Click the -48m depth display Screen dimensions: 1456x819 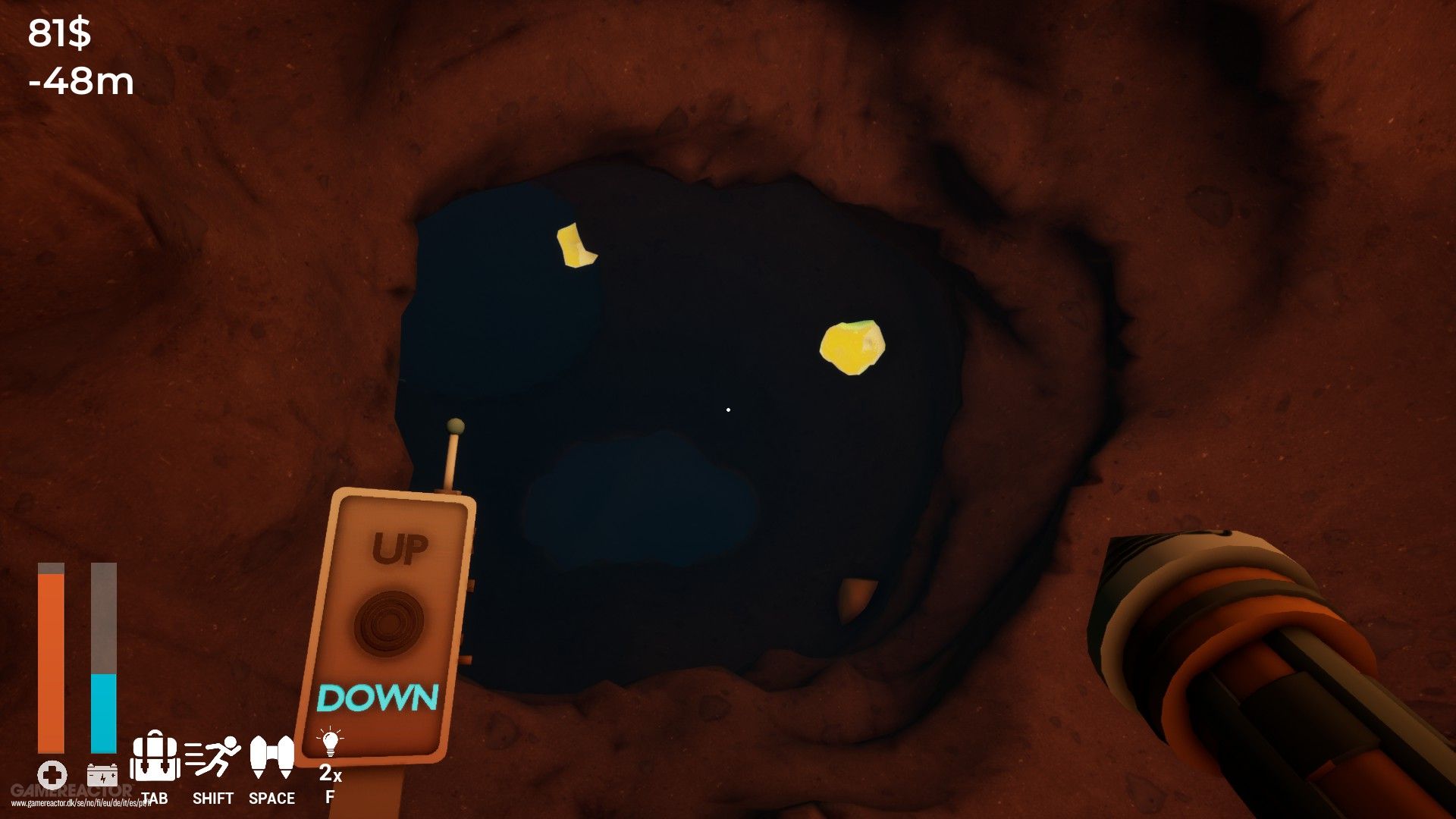tap(80, 80)
